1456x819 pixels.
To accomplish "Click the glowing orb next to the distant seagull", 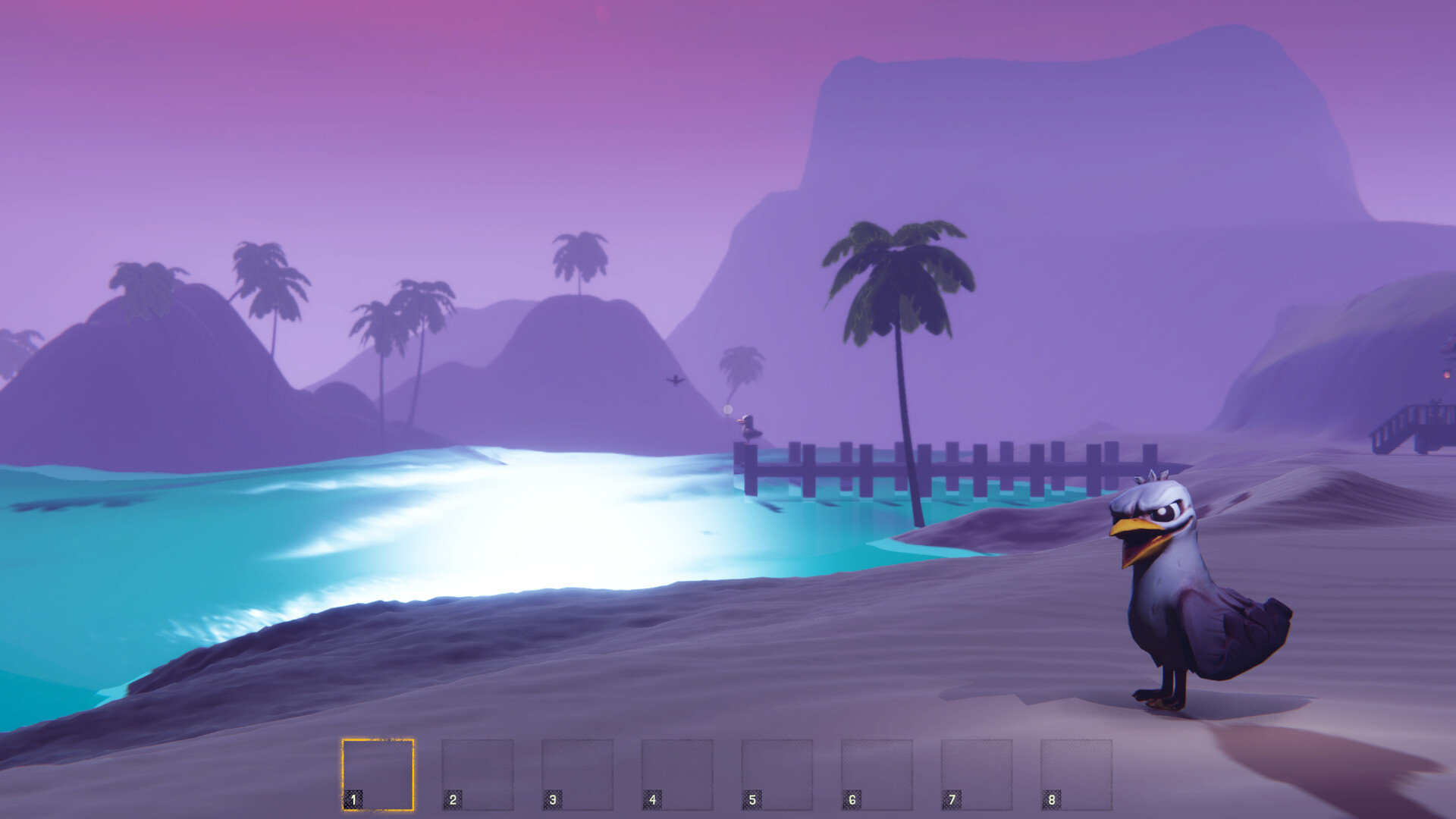I will [x=728, y=409].
